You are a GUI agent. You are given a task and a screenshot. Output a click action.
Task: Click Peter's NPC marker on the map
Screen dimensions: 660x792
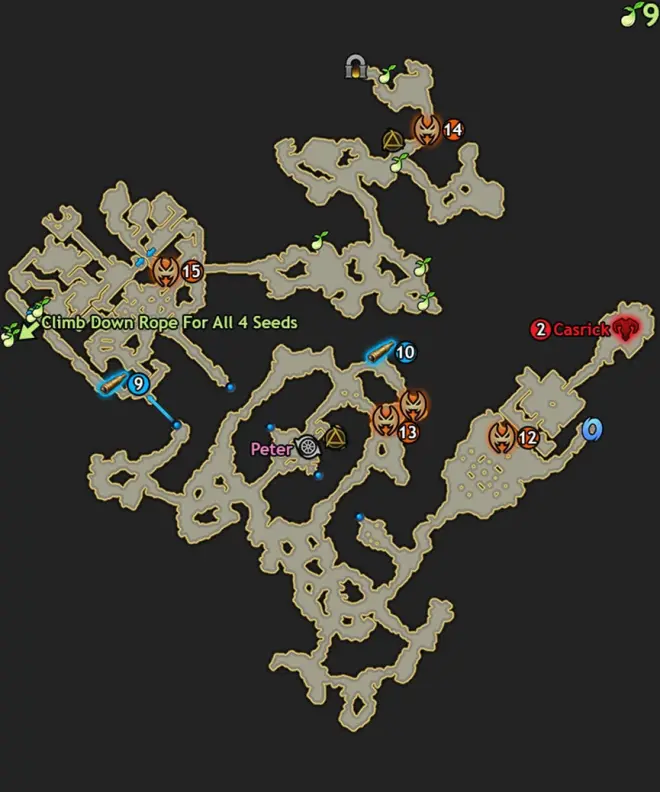(308, 449)
